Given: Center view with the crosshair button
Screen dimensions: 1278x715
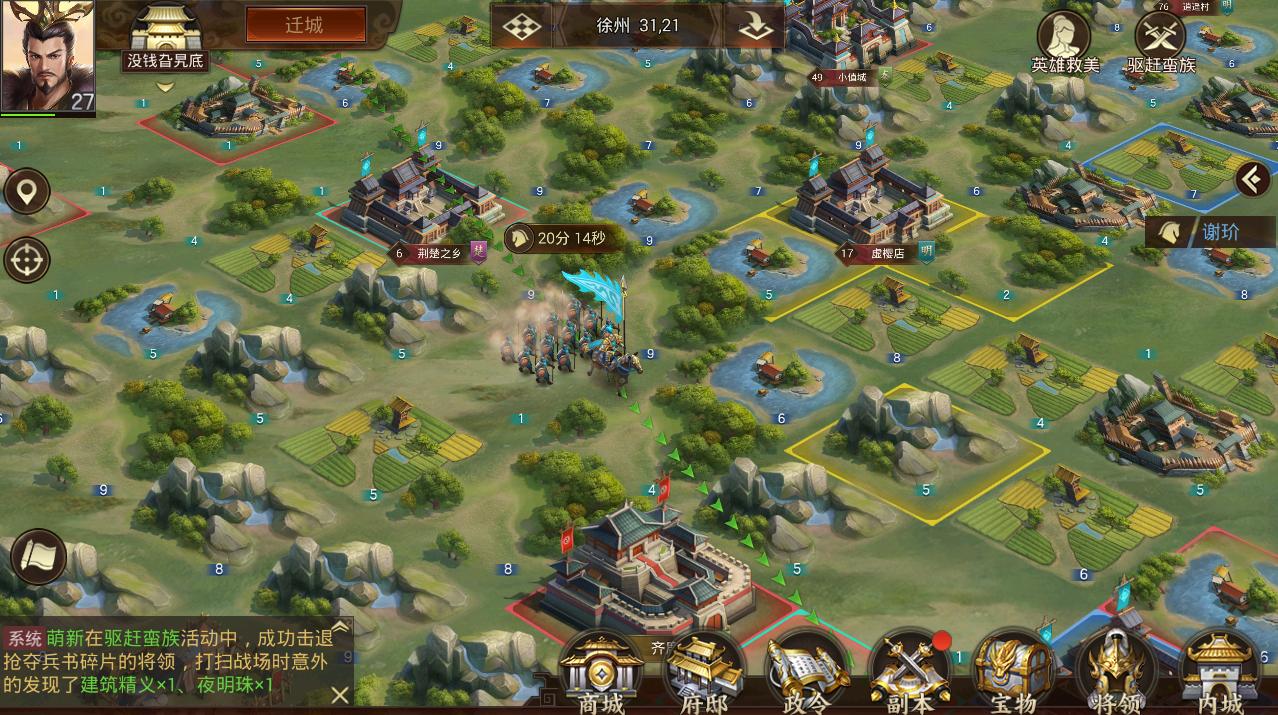Looking at the screenshot, I should click(27, 261).
